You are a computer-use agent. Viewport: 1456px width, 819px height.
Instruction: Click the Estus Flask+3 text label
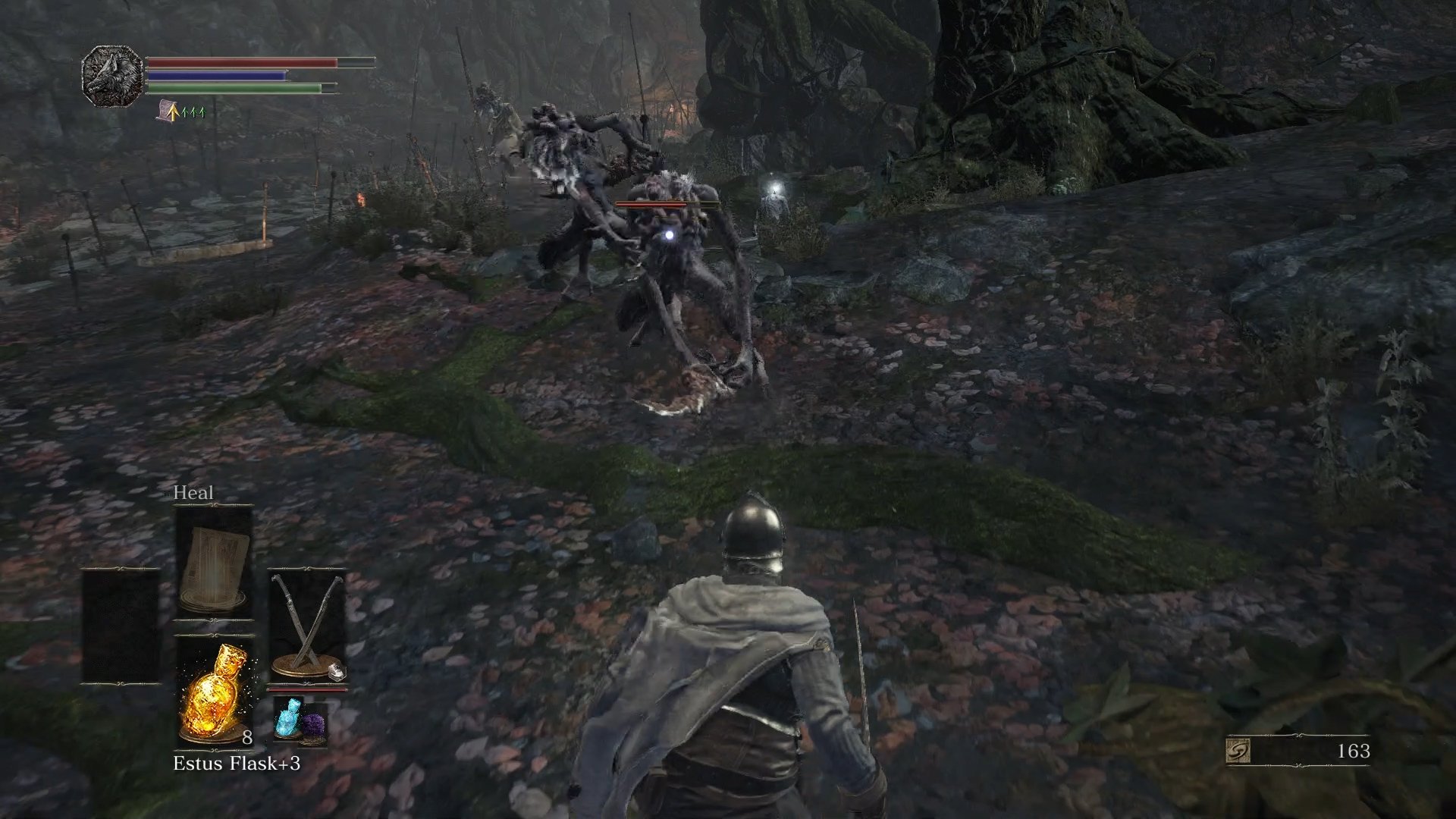[237, 764]
